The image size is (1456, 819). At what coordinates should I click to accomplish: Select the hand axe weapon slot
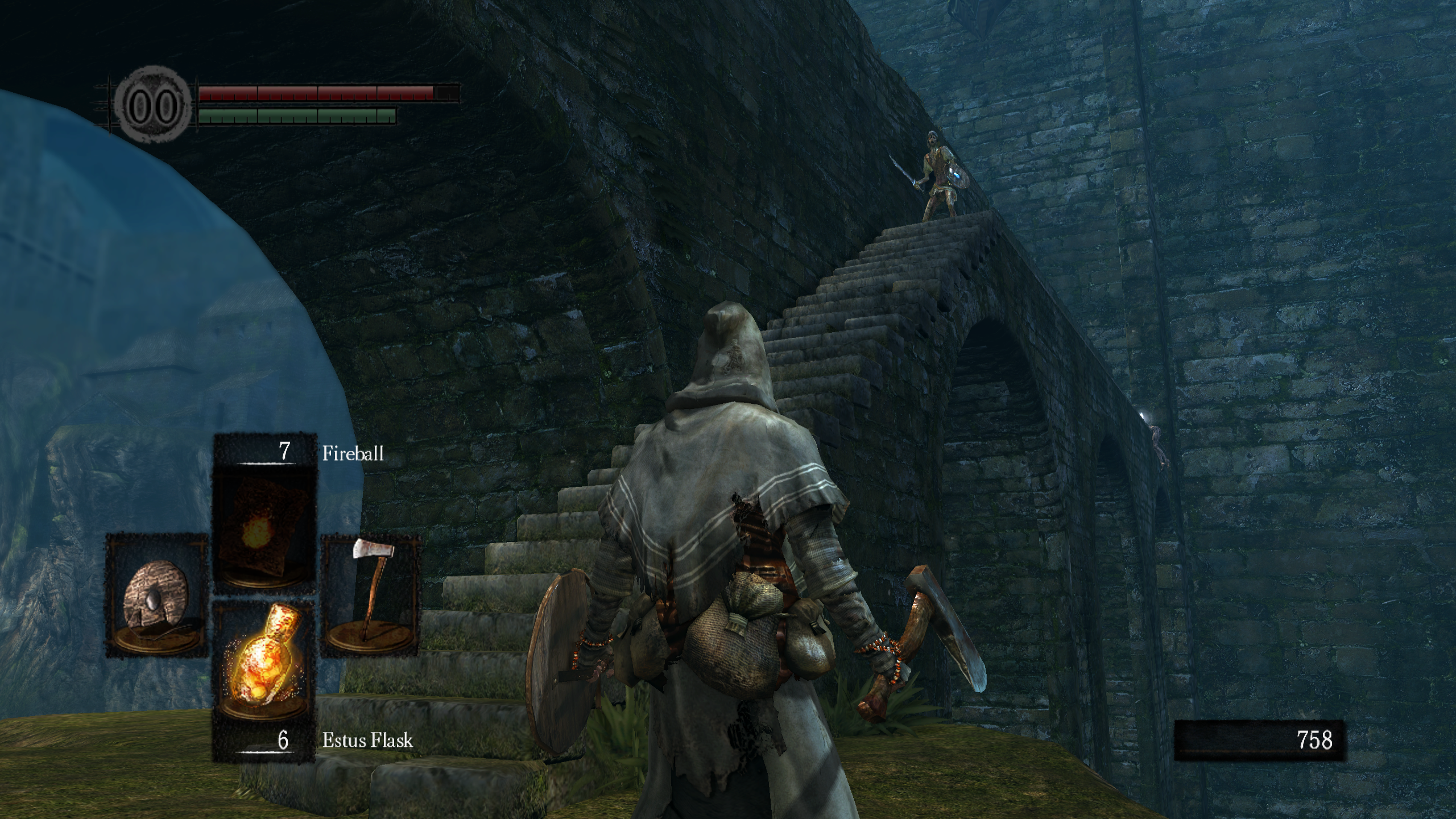click(x=371, y=594)
